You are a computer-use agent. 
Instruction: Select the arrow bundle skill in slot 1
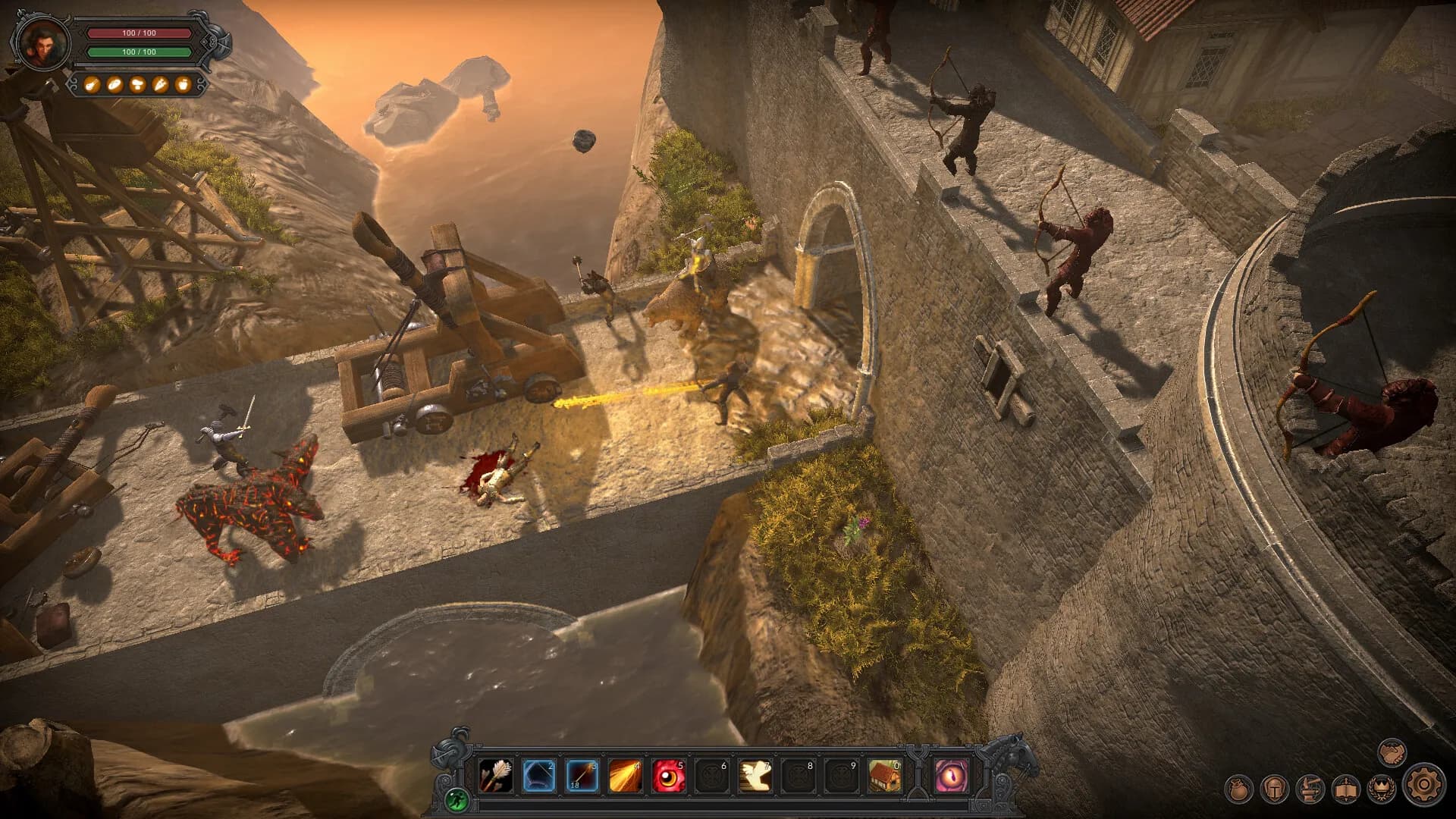pyautogui.click(x=496, y=776)
